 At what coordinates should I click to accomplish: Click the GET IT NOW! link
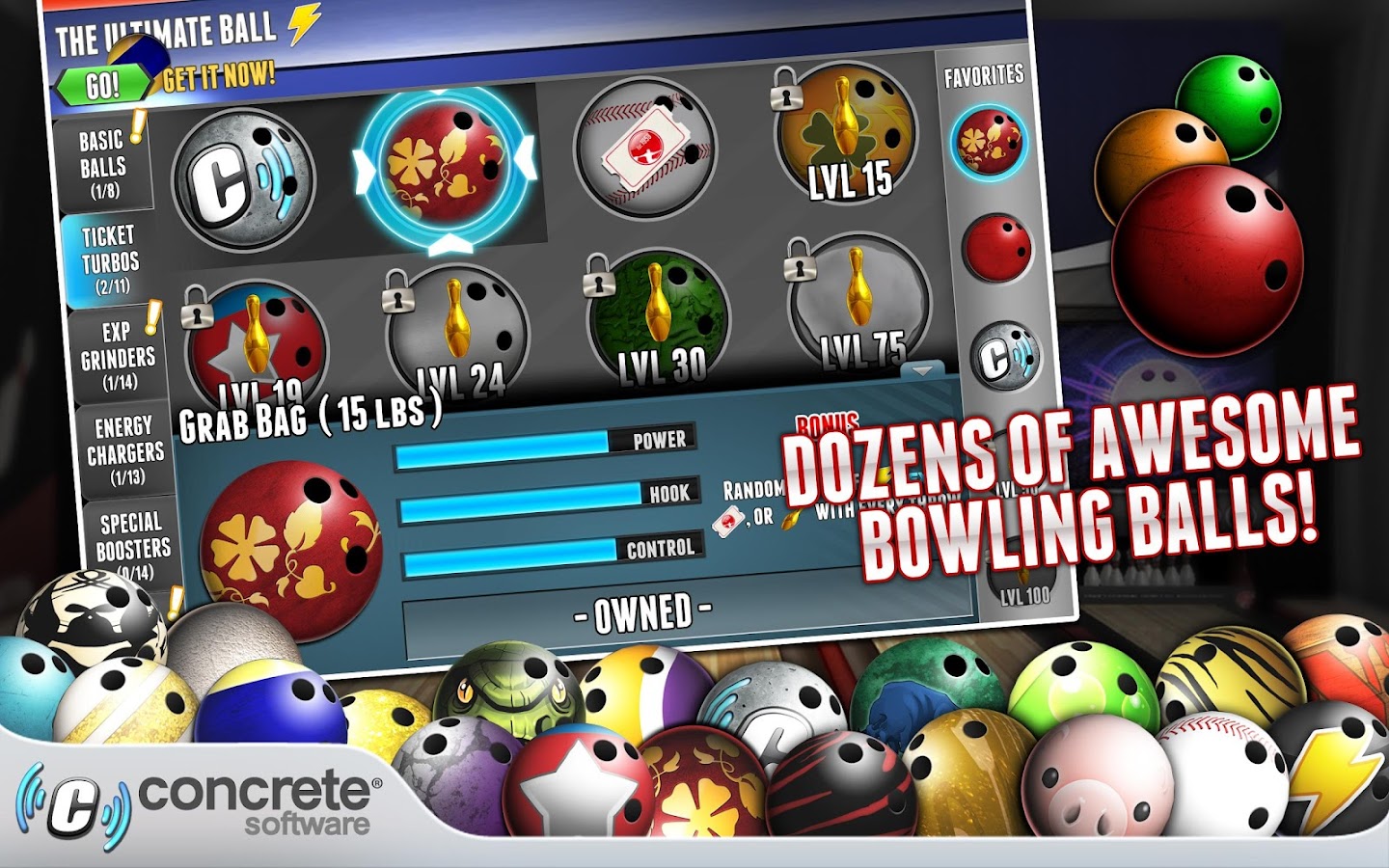219,73
